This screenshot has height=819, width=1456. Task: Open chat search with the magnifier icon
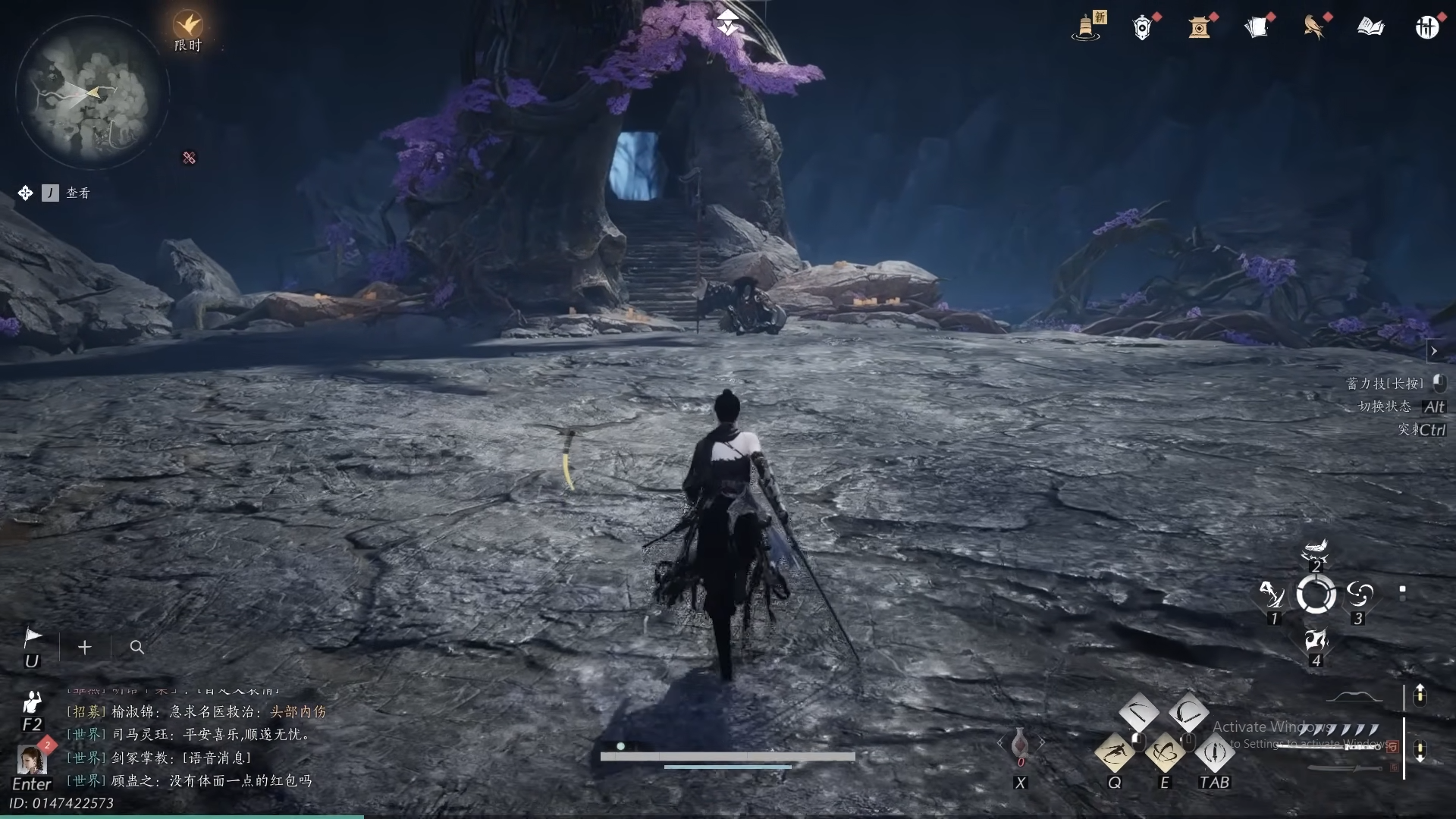[136, 648]
